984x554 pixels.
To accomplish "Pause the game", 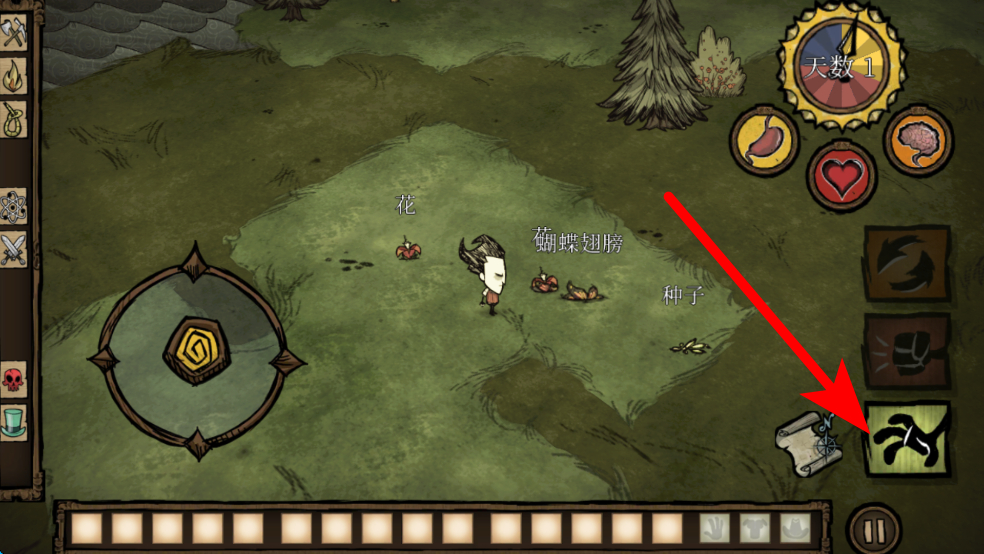I will point(873,528).
